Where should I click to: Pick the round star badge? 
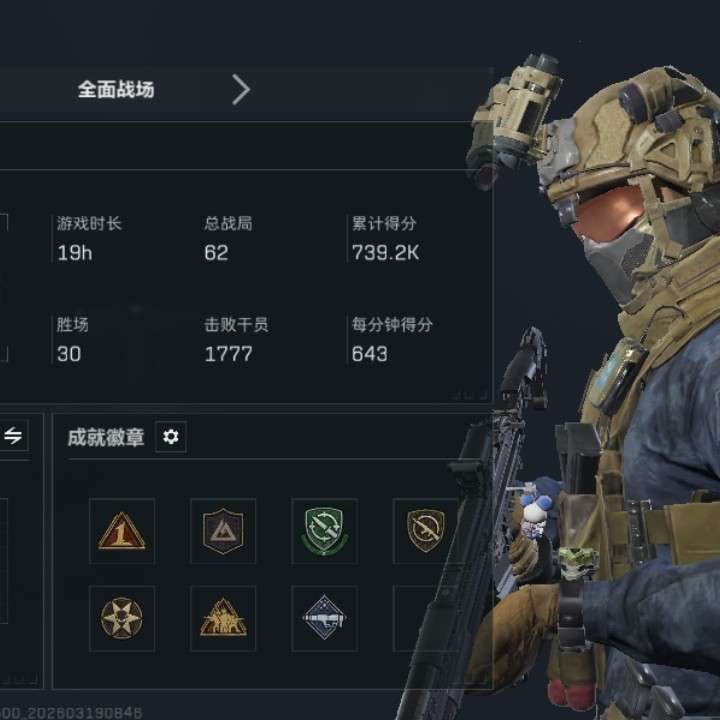[122, 618]
